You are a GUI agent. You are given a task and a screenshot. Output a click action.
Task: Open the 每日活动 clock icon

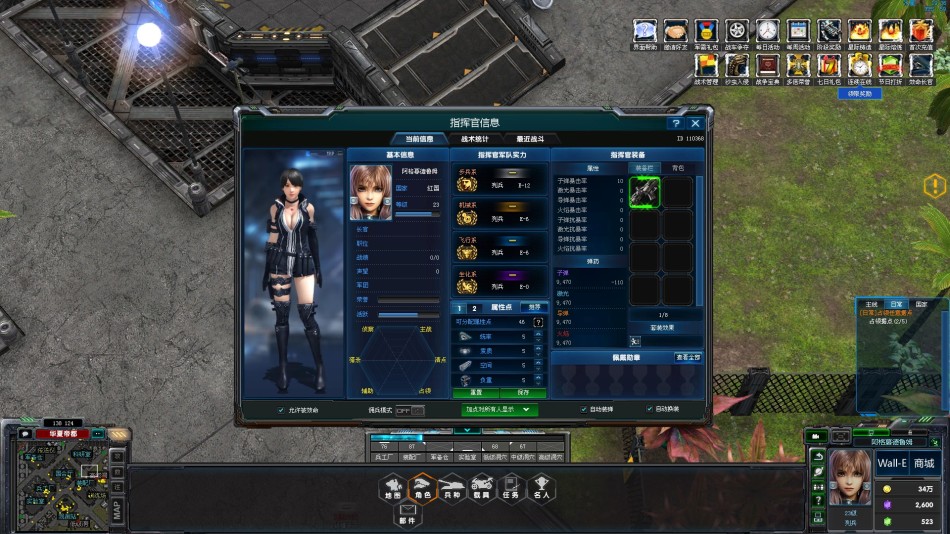coord(767,31)
